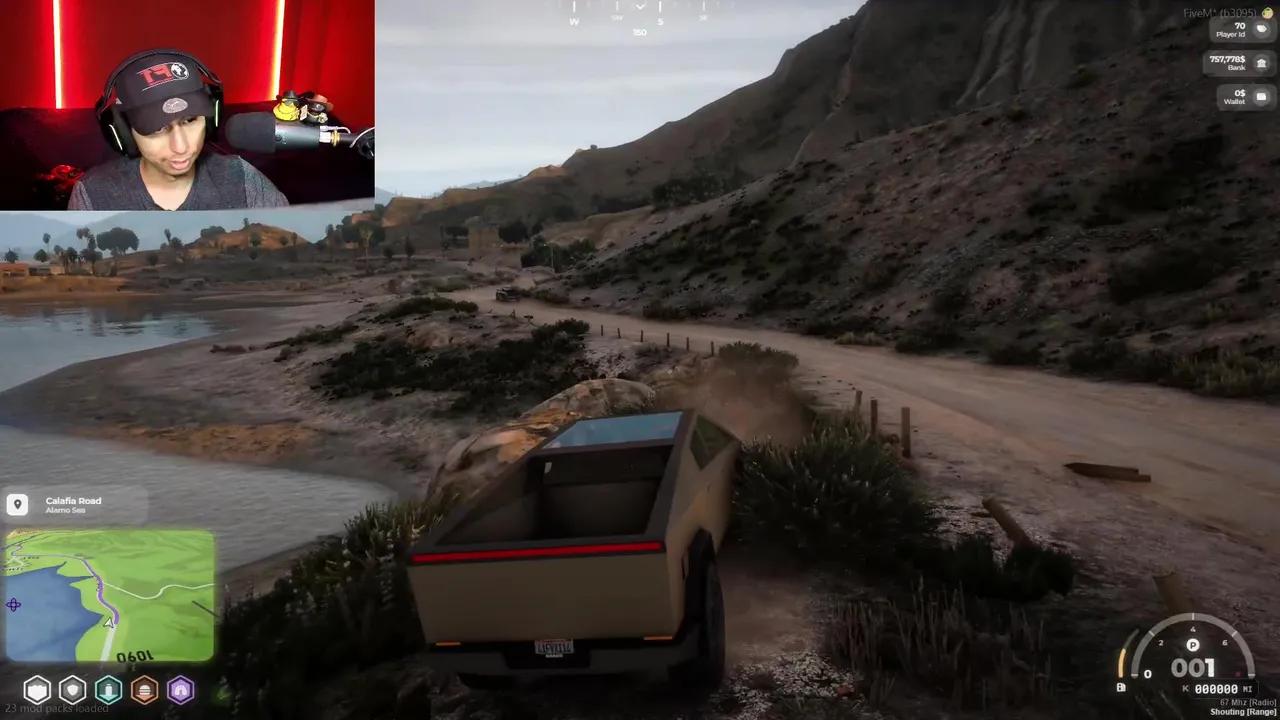Click the Player Id coffee cup icon
This screenshot has height=720, width=1280.
1261,29
